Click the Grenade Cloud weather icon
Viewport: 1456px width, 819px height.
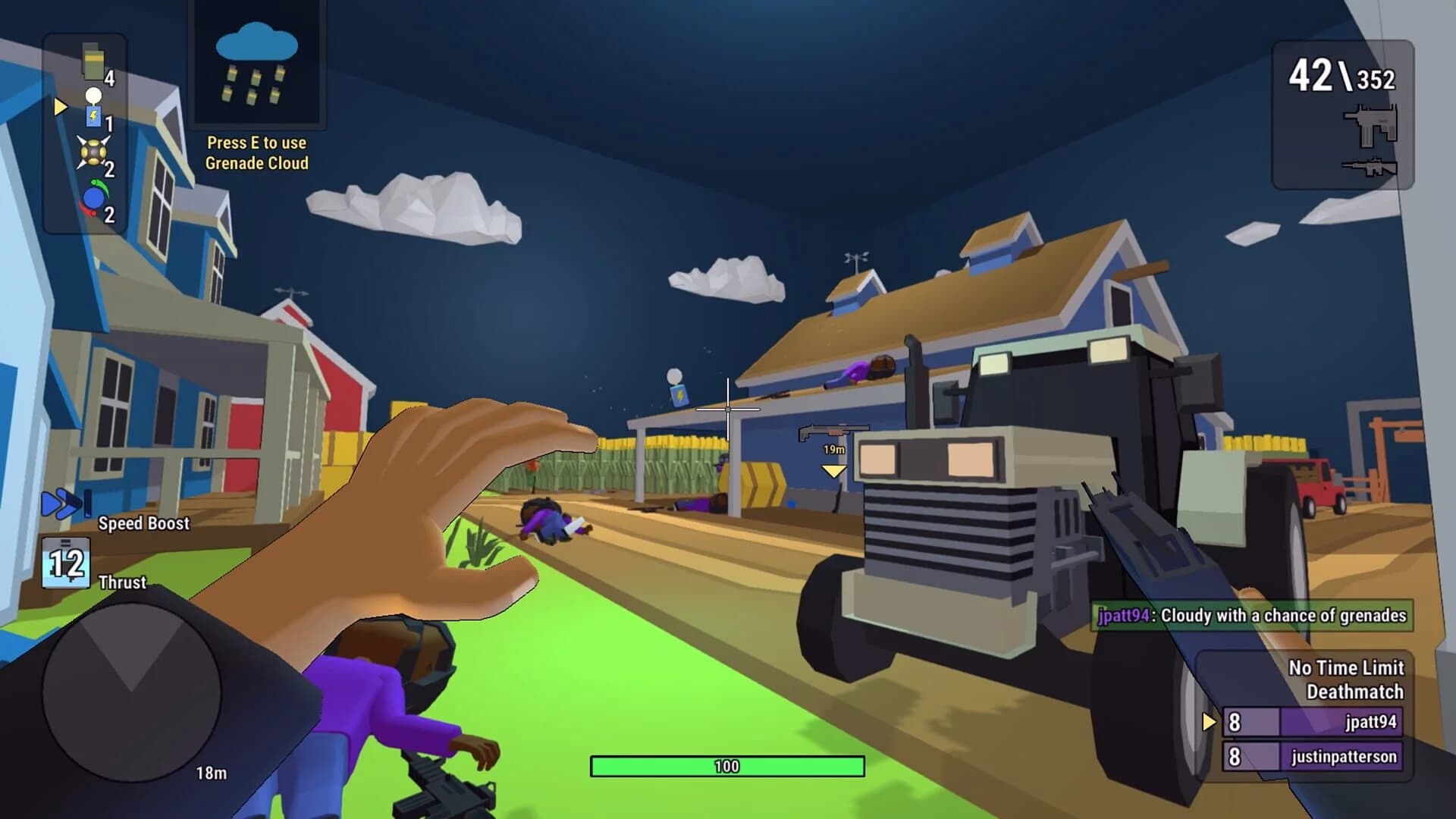(x=258, y=72)
